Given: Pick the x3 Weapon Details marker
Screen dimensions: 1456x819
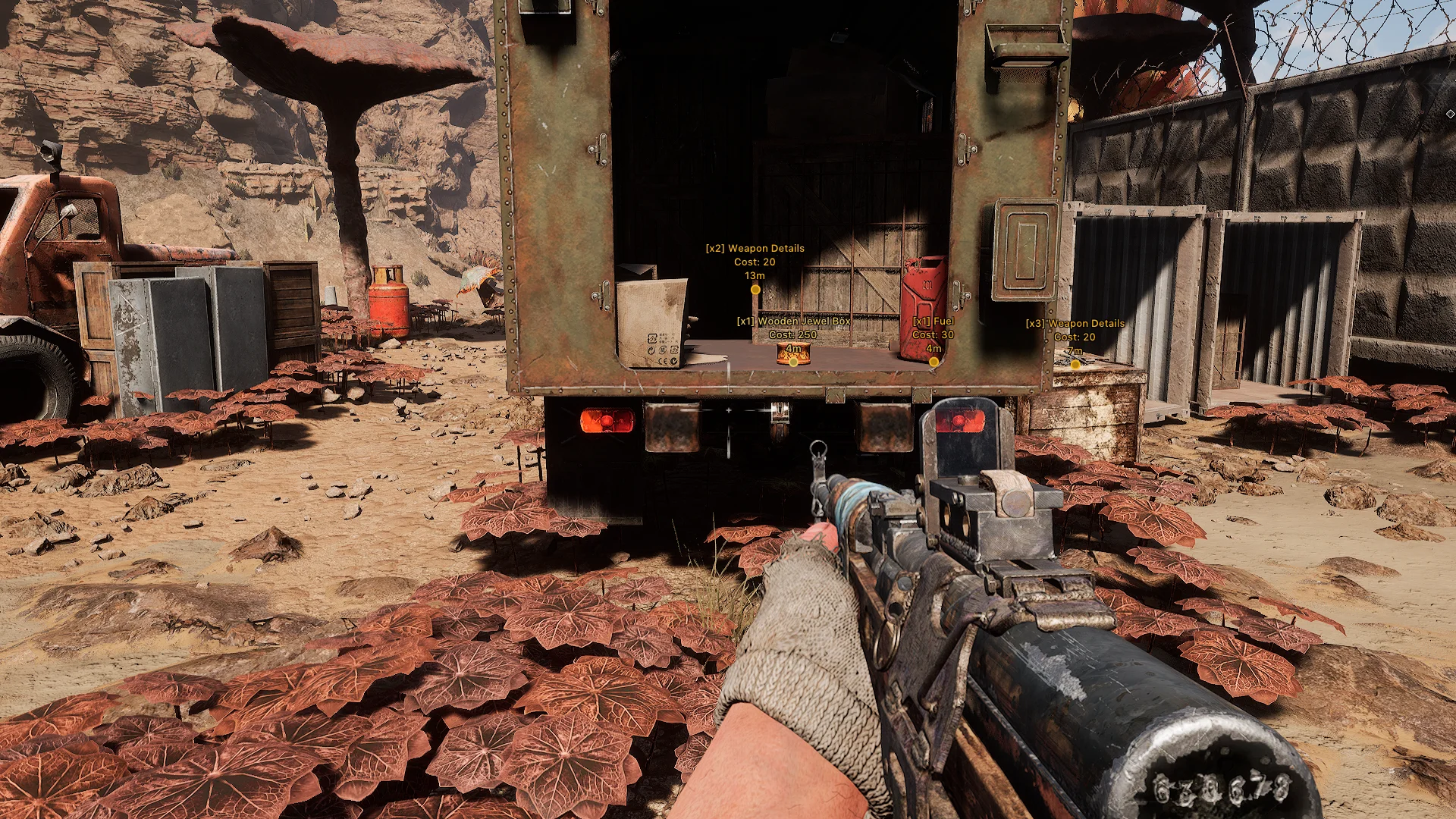Looking at the screenshot, I should [1075, 364].
